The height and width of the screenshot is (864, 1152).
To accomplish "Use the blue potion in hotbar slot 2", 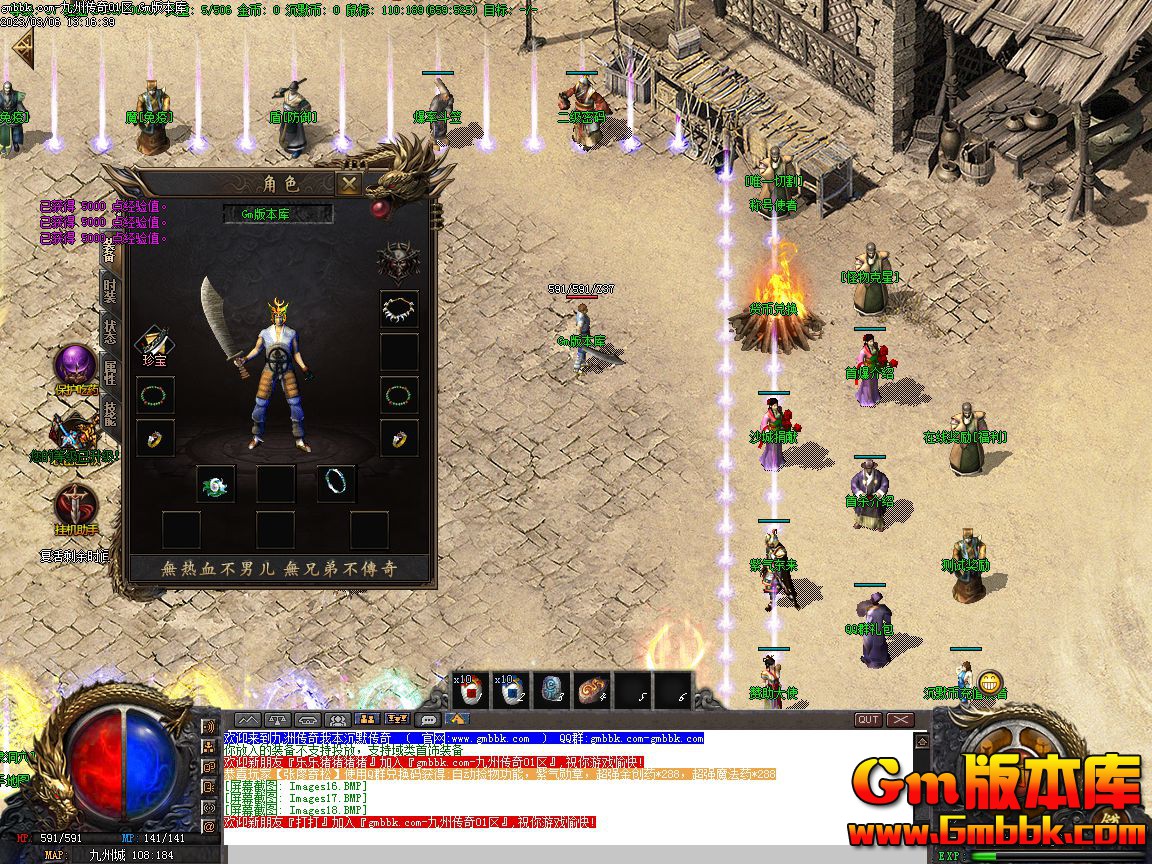I will (513, 689).
